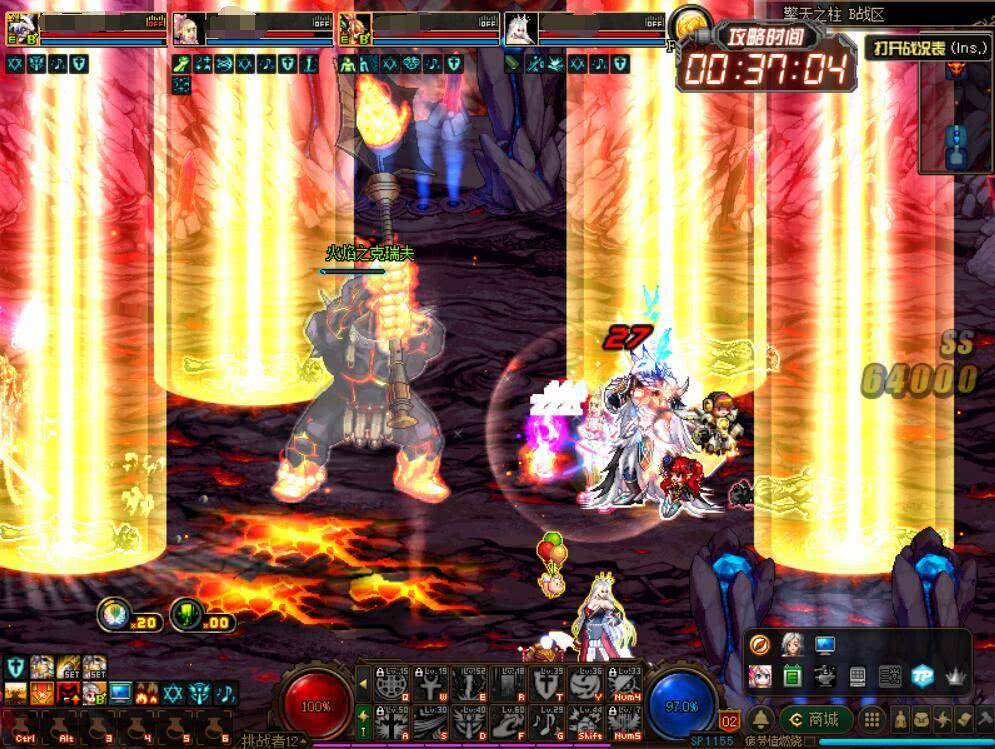This screenshot has height=749, width=995.
Task: Select the blue monitor icon in the menu panel
Action: [x=825, y=645]
